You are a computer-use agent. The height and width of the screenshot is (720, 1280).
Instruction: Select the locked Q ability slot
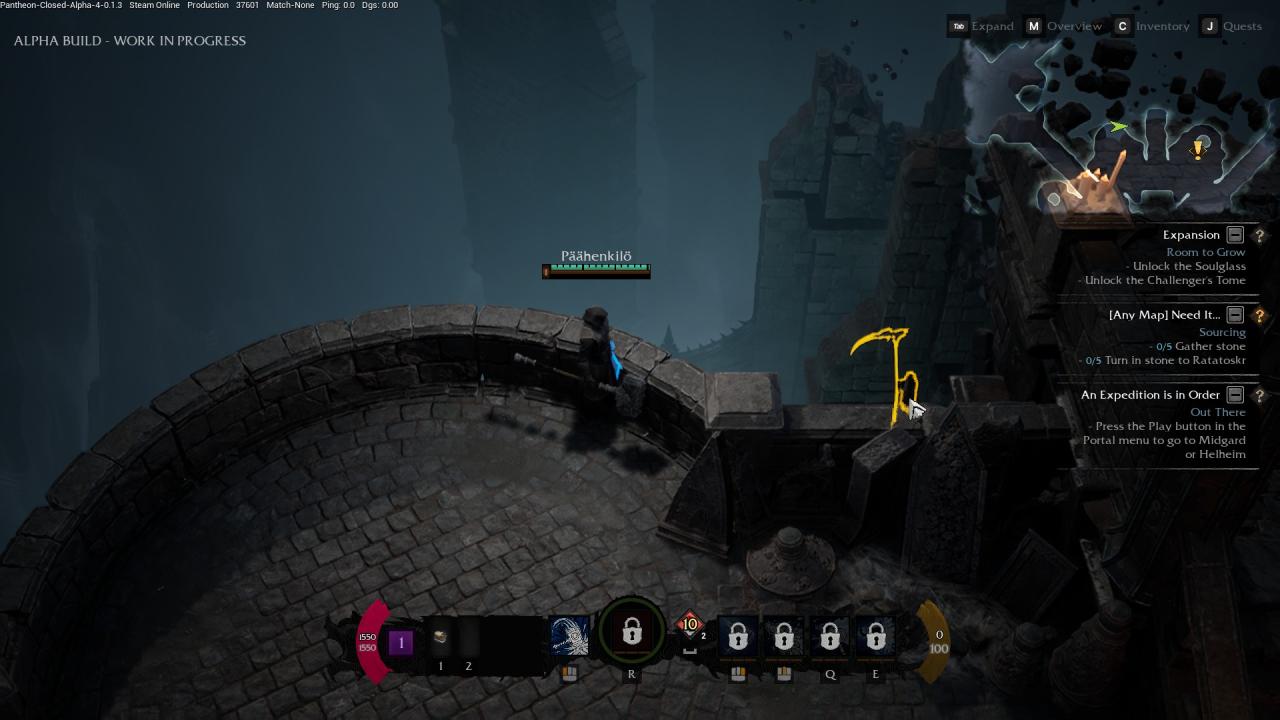coord(830,637)
